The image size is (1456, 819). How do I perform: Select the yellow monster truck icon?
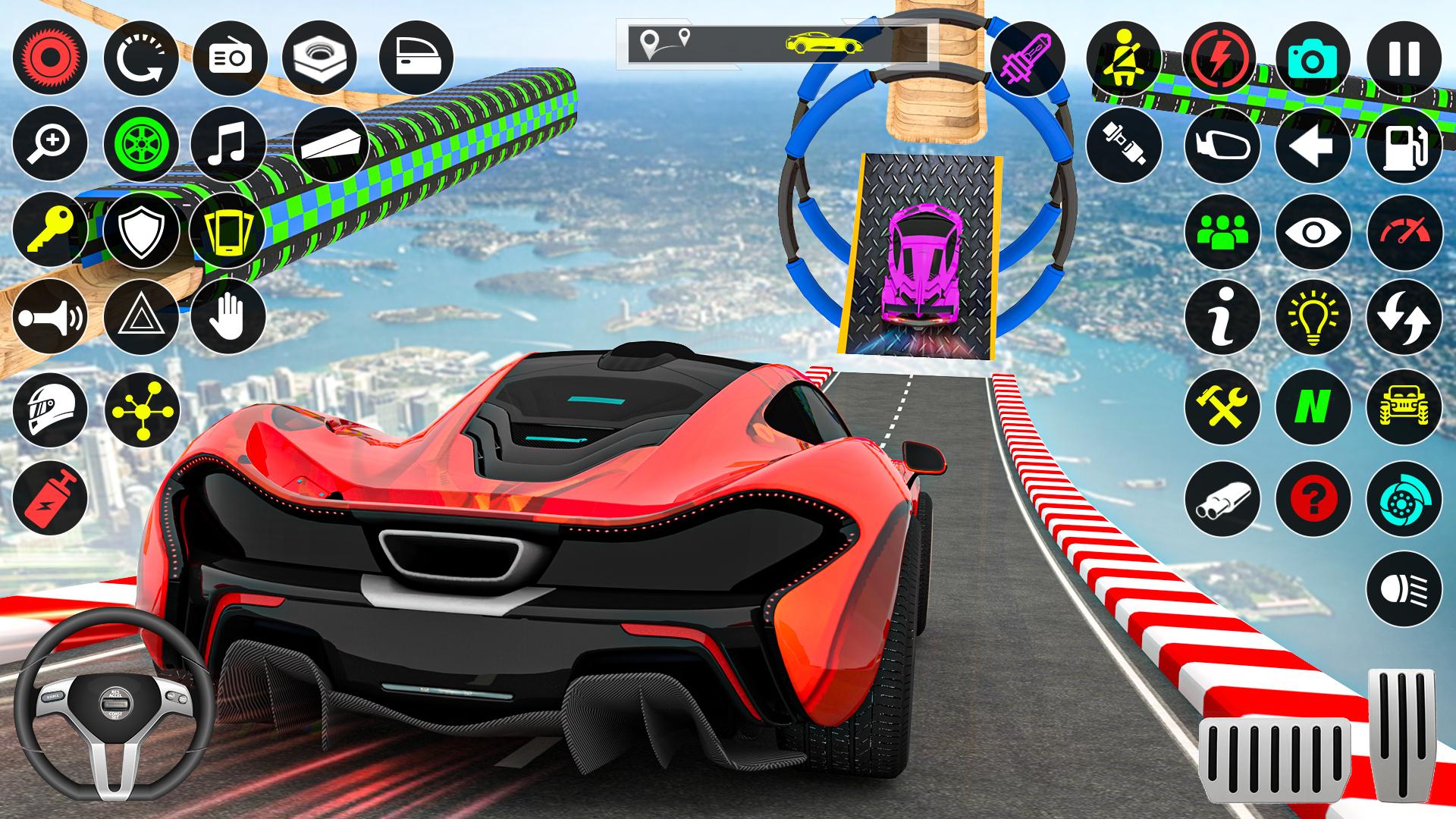tap(1404, 407)
